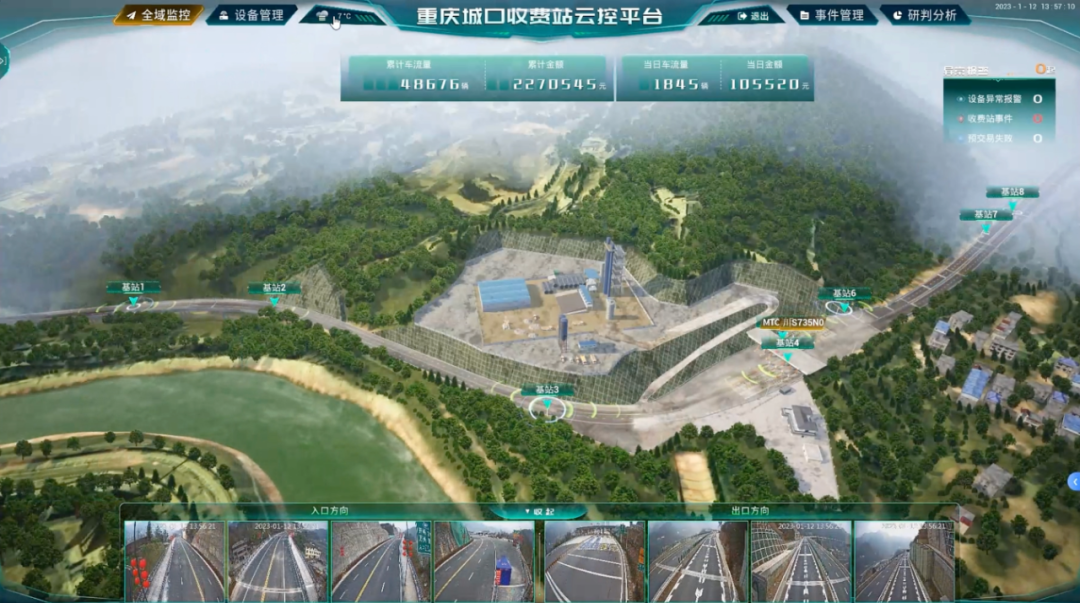The image size is (1080, 603).
Task: Select the 基站4 map marker
Action: (x=787, y=343)
